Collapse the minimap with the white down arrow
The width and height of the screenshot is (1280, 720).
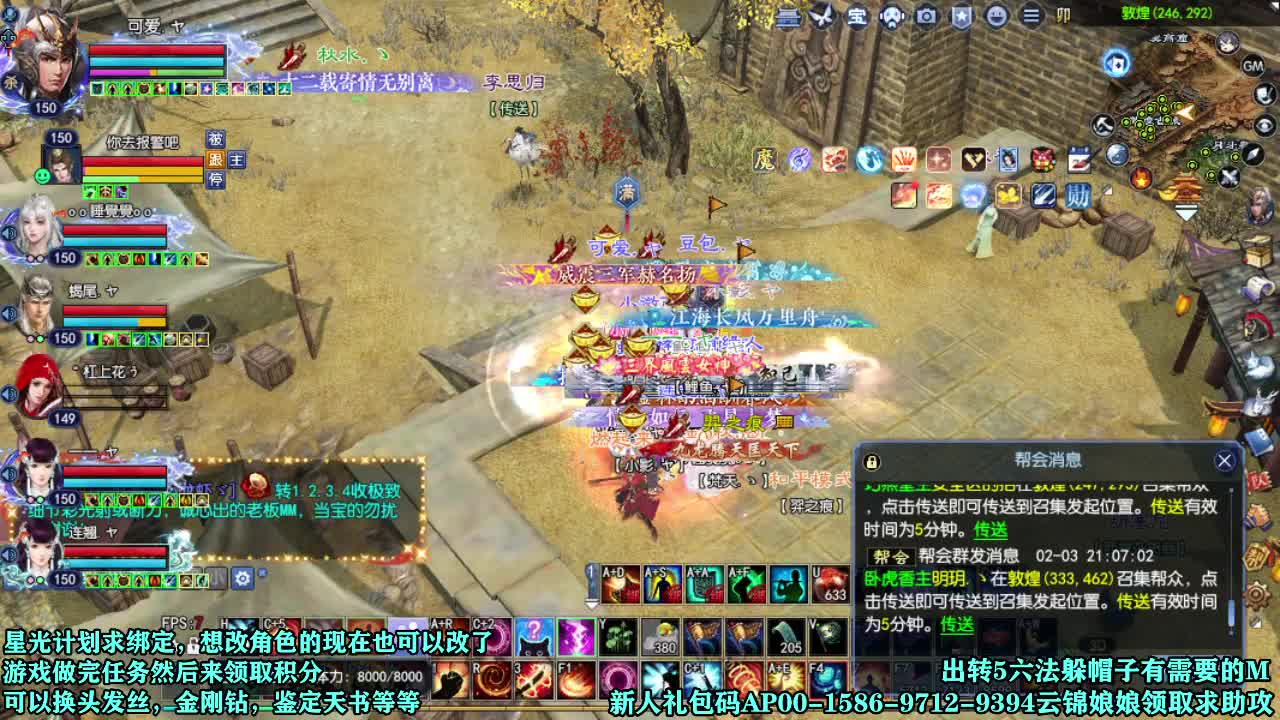[x=1186, y=212]
